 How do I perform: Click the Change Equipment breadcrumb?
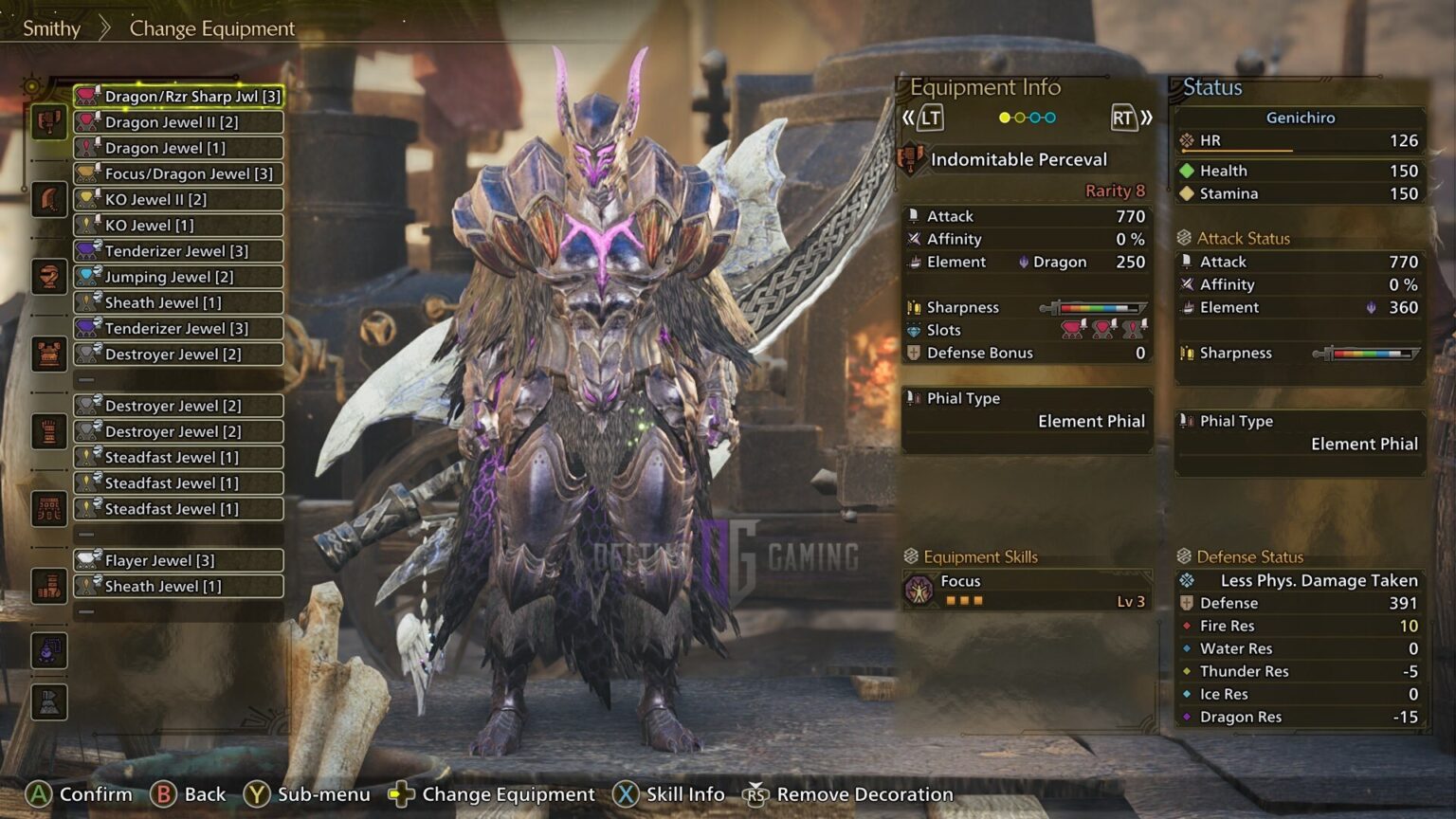(210, 28)
